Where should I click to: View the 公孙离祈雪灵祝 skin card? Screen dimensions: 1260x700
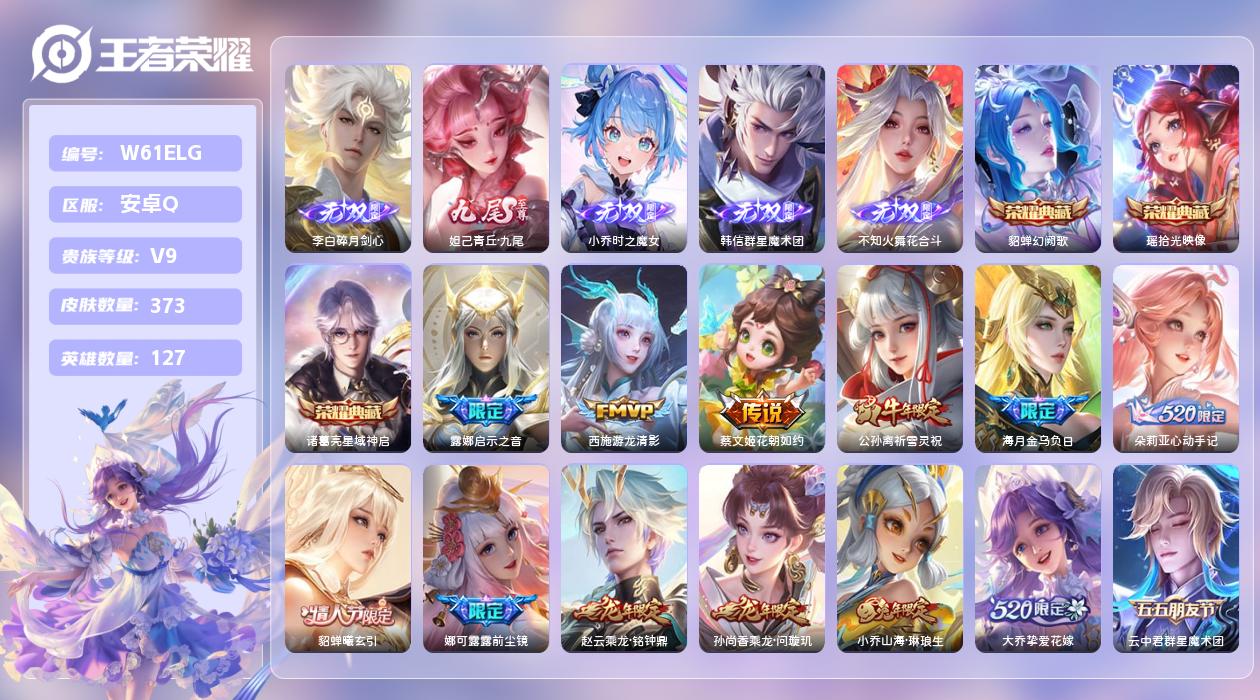(900, 358)
